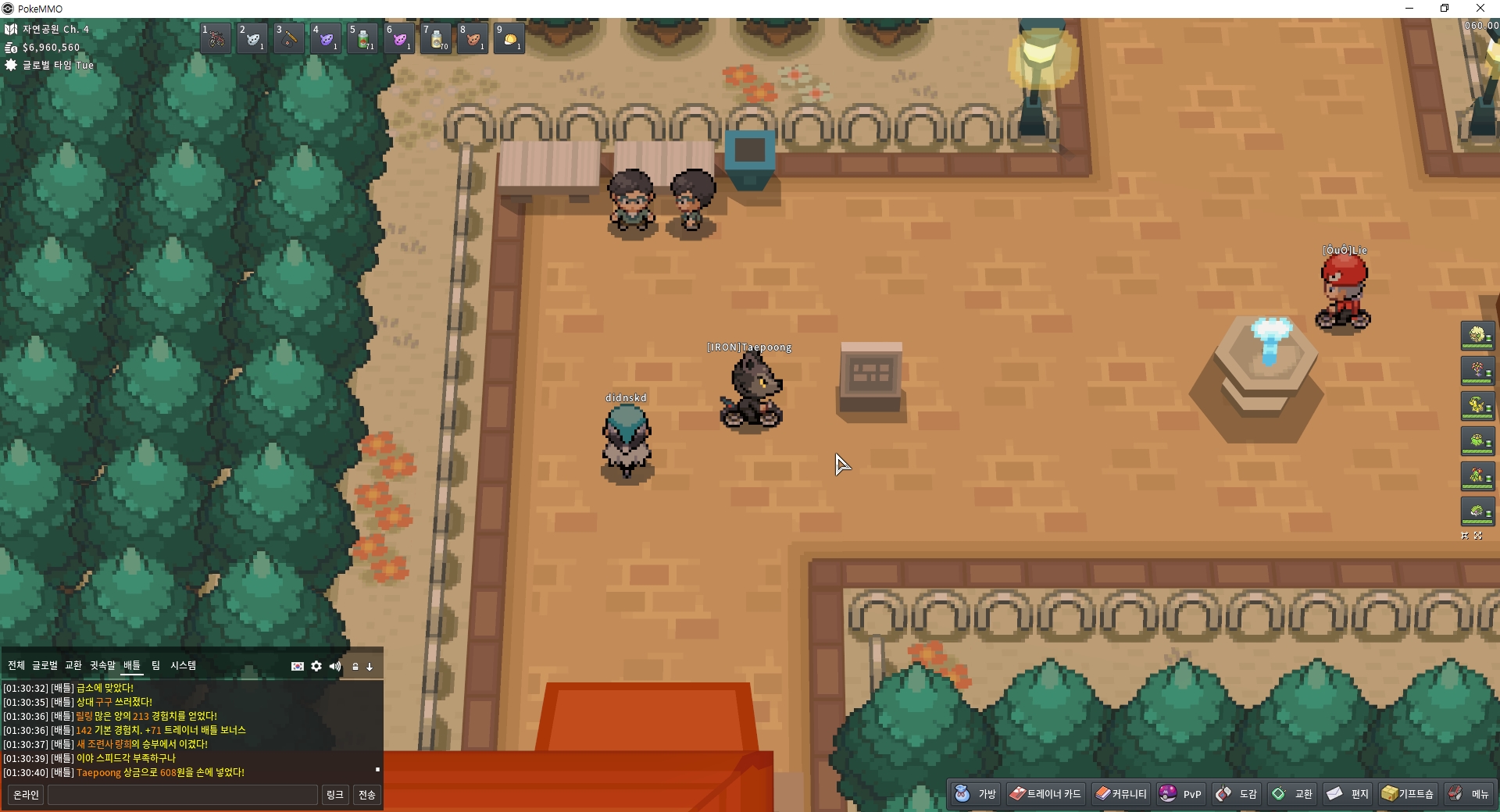Open chat settings gear icon
The width and height of the screenshot is (1500, 812).
click(x=316, y=666)
